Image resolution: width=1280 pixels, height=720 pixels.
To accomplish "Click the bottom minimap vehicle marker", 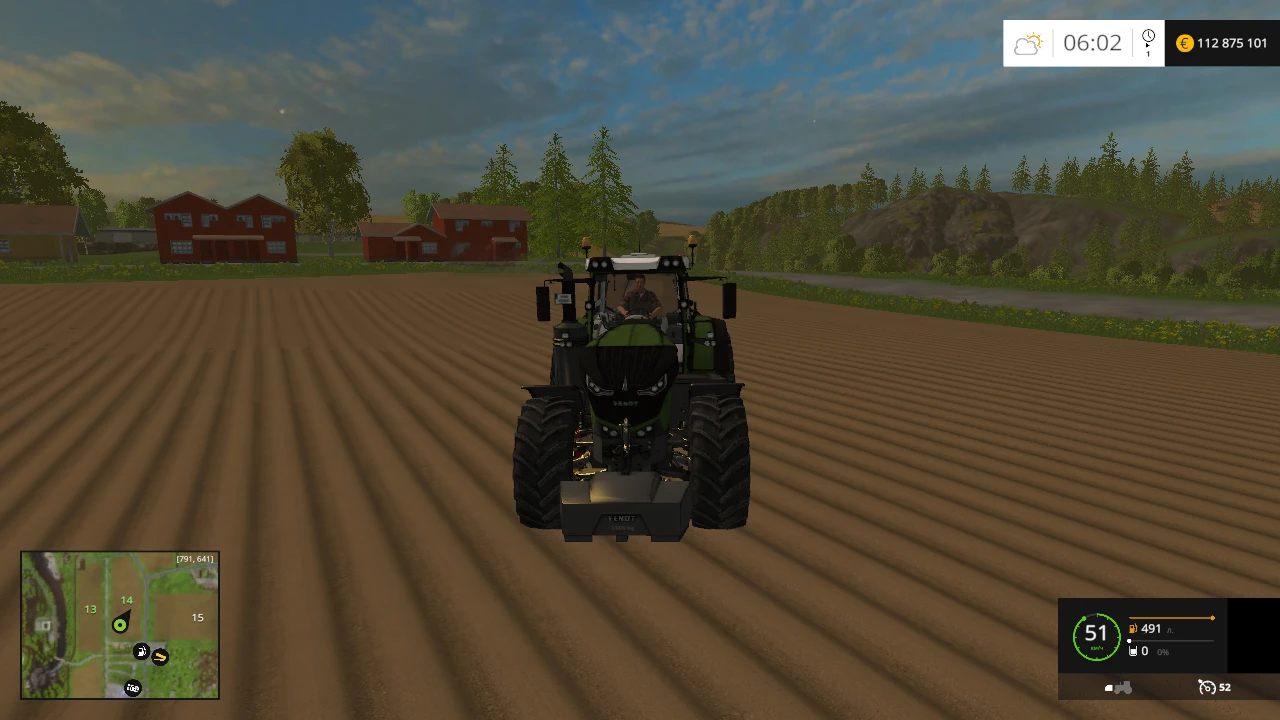I will tap(133, 688).
